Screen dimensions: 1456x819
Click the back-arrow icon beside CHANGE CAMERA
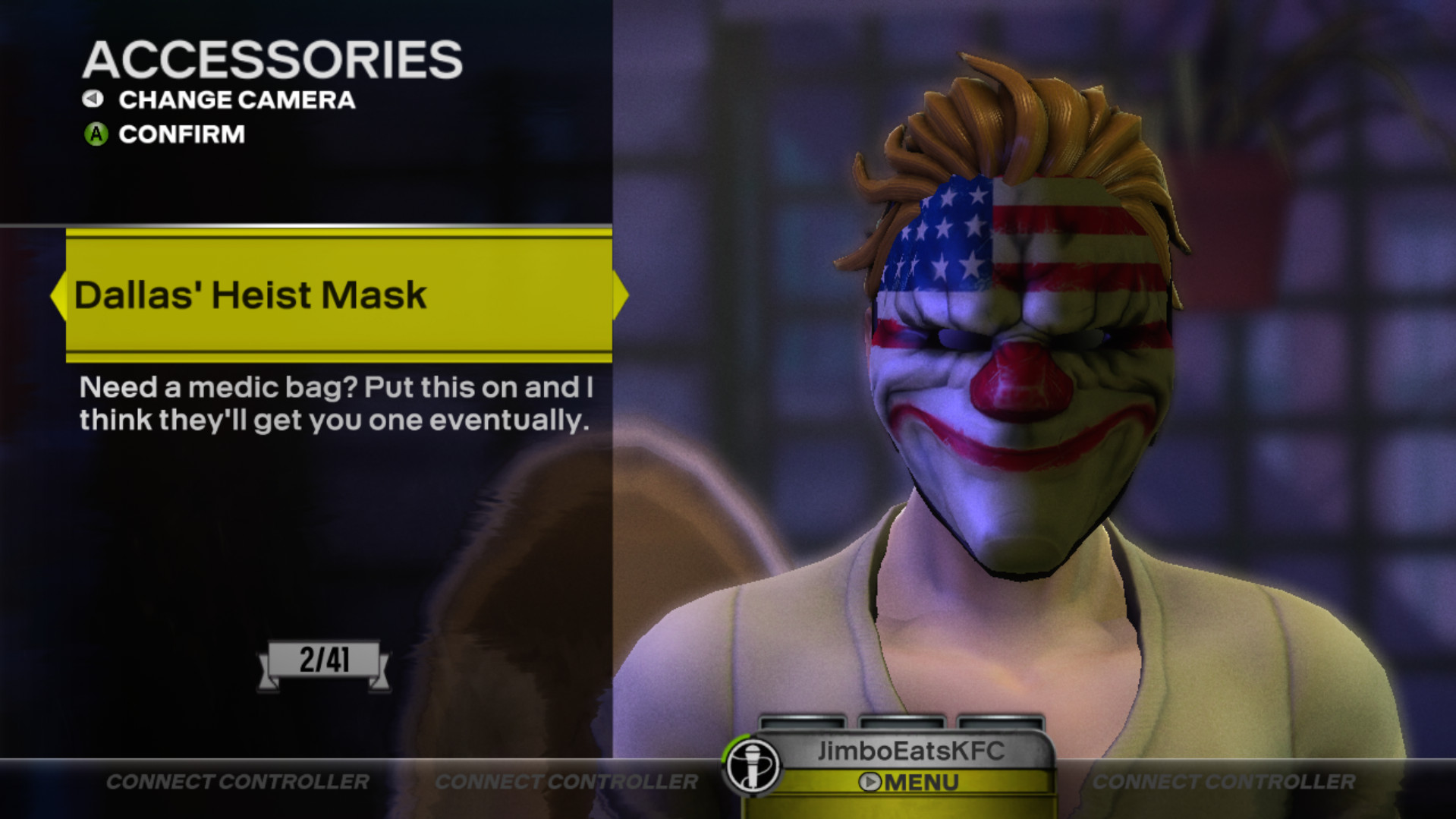(x=93, y=99)
